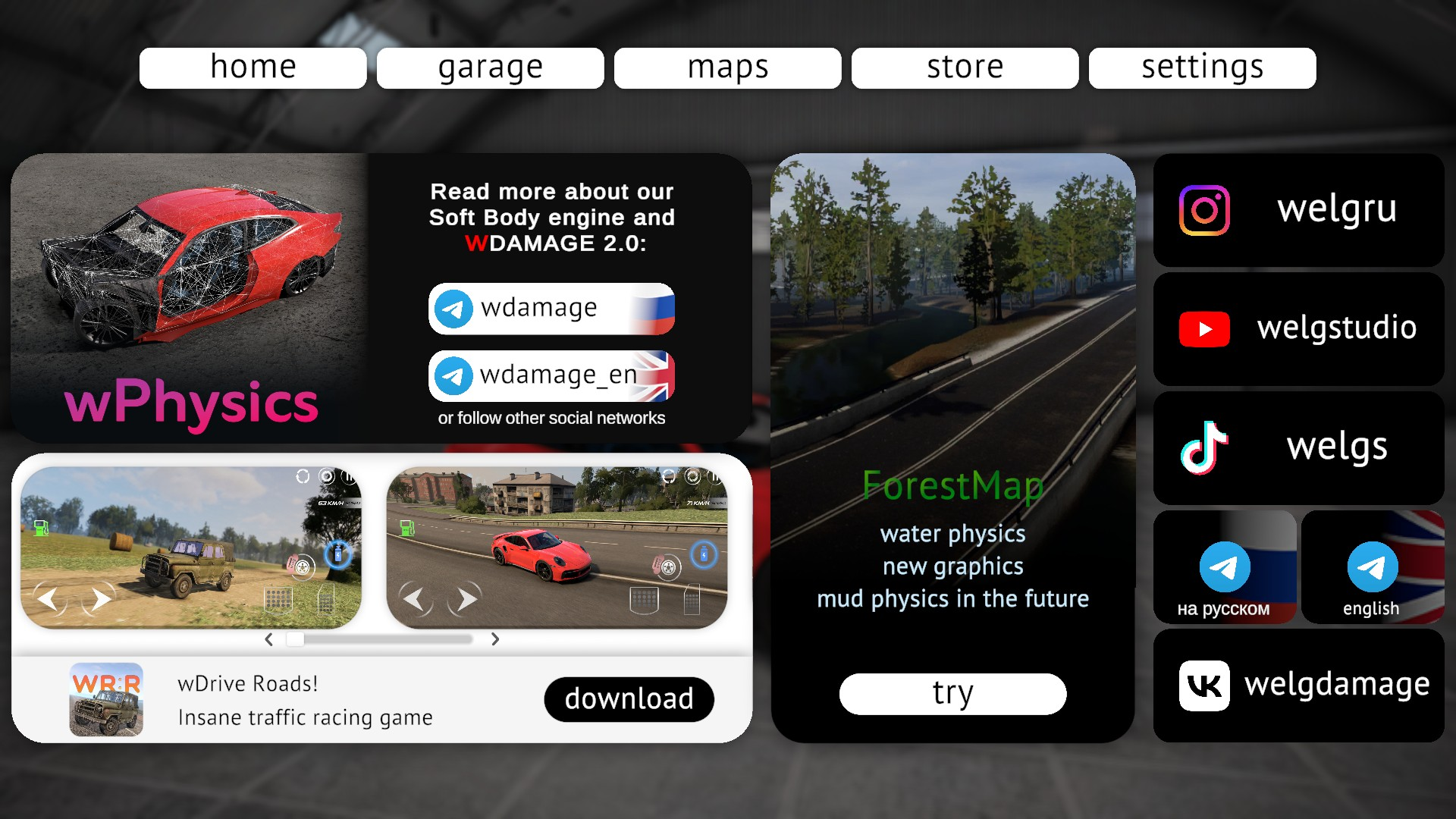Click the left arrow of screenshot carousel
Image resolution: width=1456 pixels, height=819 pixels.
pyautogui.click(x=268, y=639)
